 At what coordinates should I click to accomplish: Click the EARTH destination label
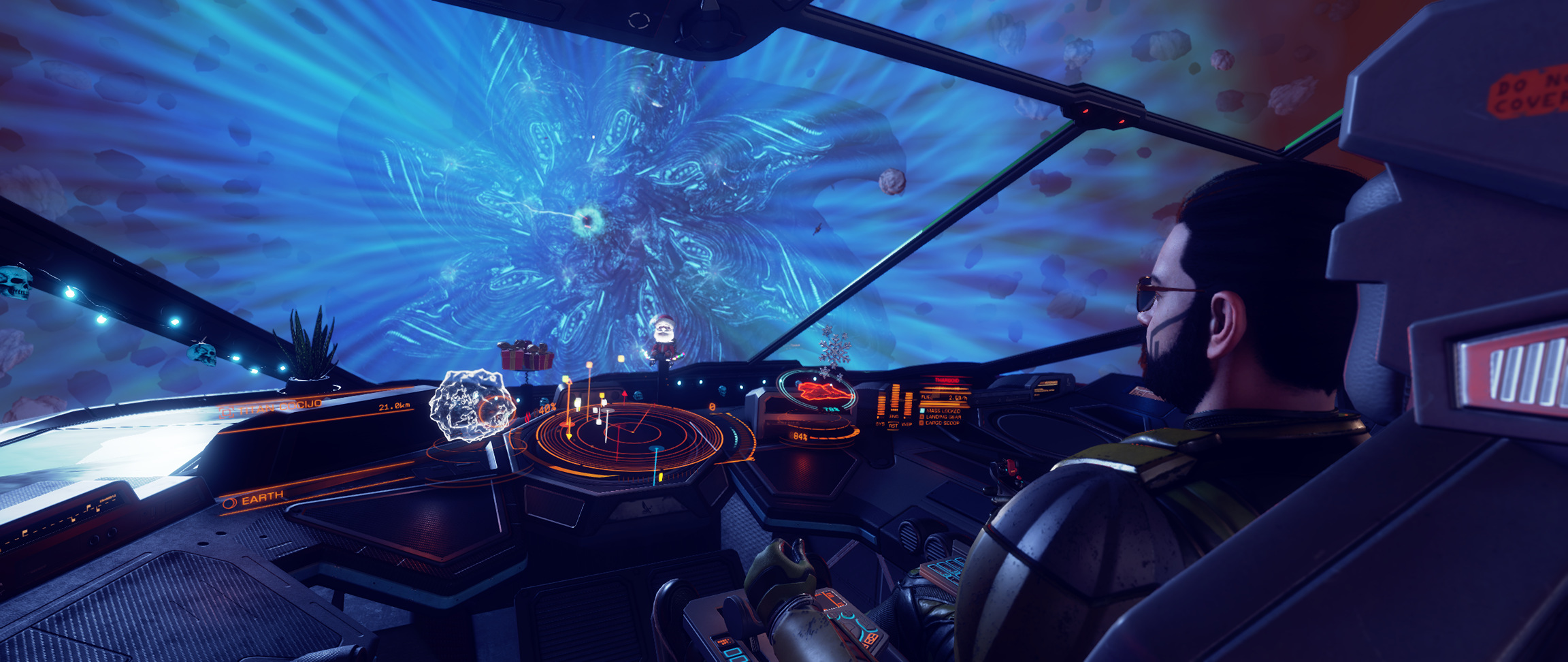262,498
